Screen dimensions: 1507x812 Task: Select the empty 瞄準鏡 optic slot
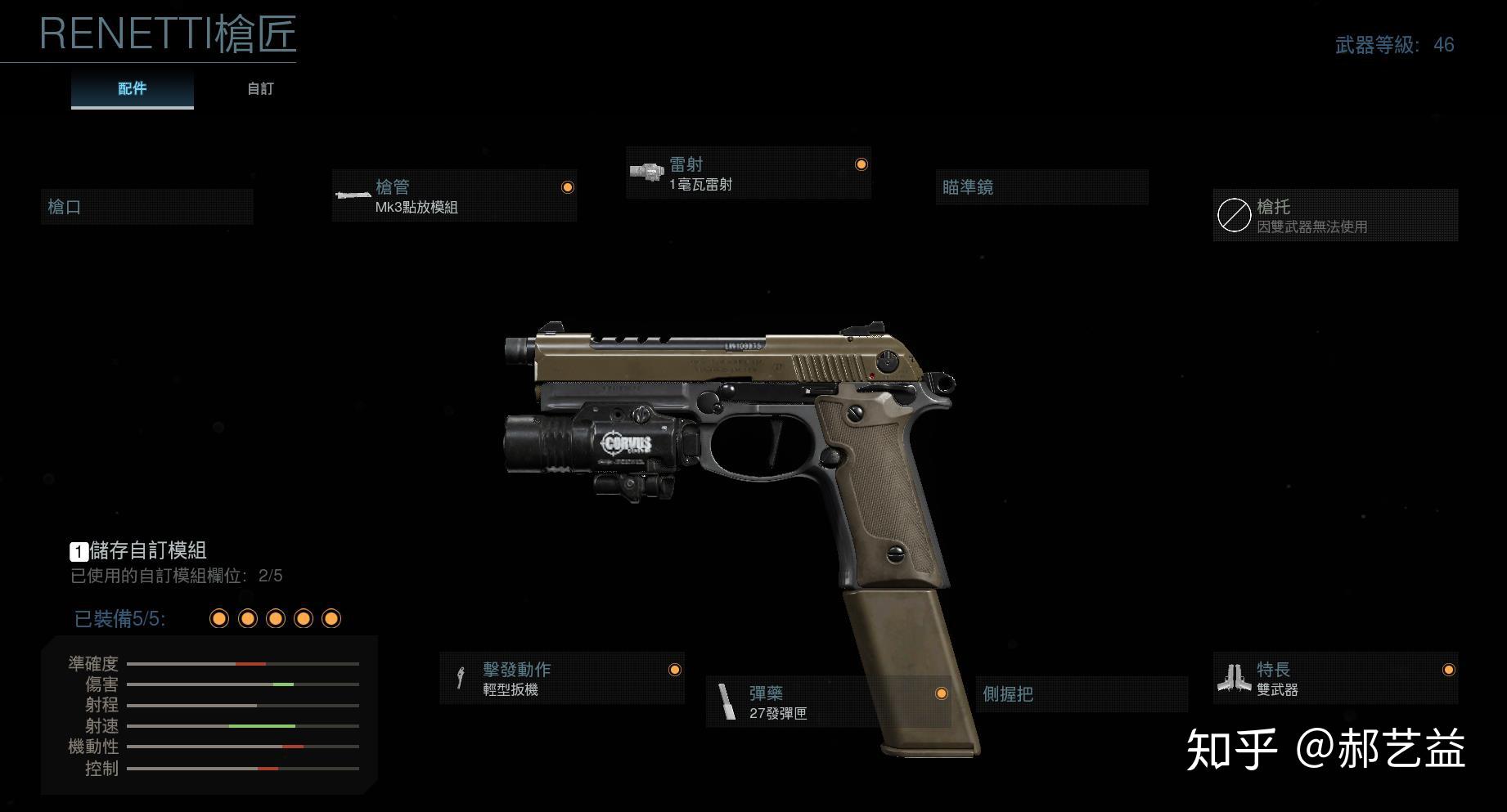point(1041,187)
